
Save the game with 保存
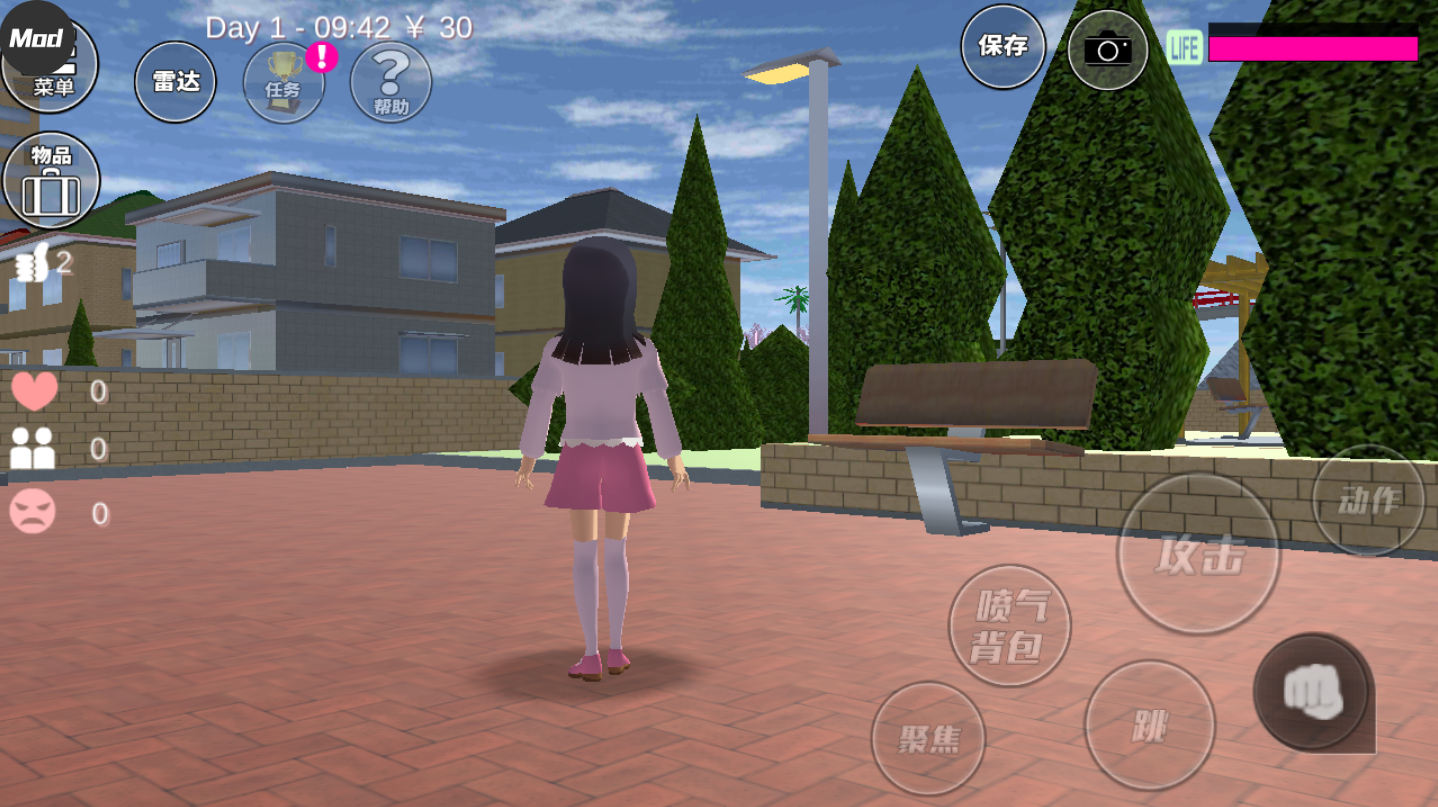point(1003,46)
